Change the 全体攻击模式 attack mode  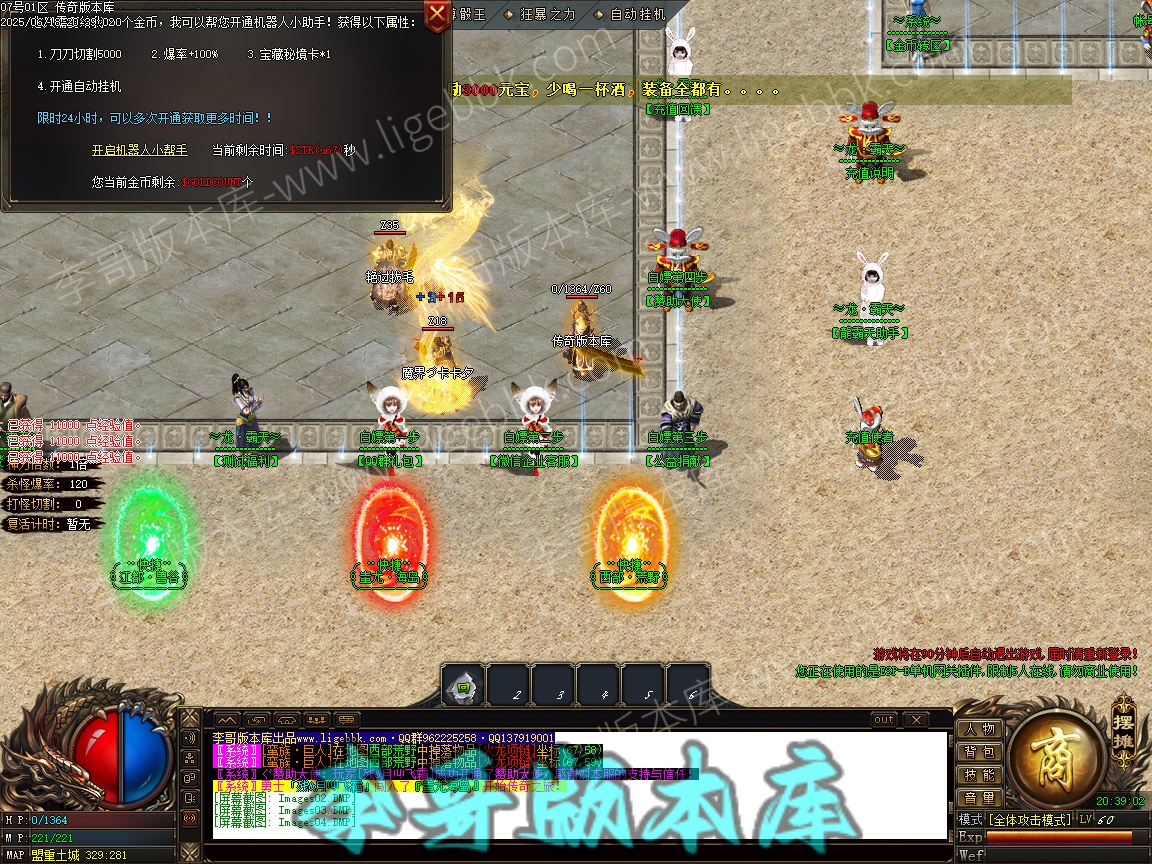(x=1029, y=820)
